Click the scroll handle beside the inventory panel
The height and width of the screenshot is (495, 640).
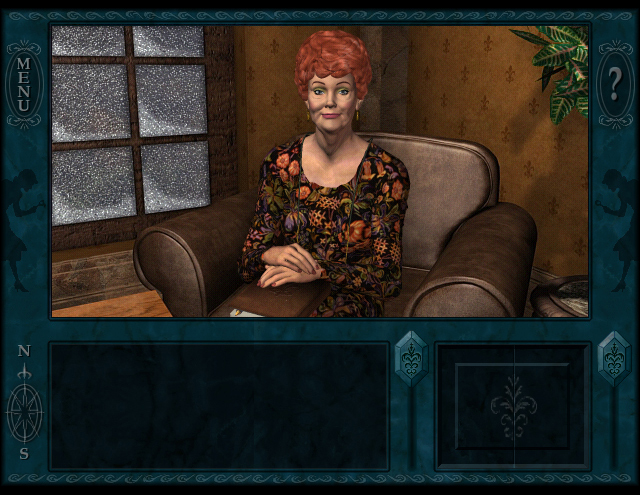(613, 358)
